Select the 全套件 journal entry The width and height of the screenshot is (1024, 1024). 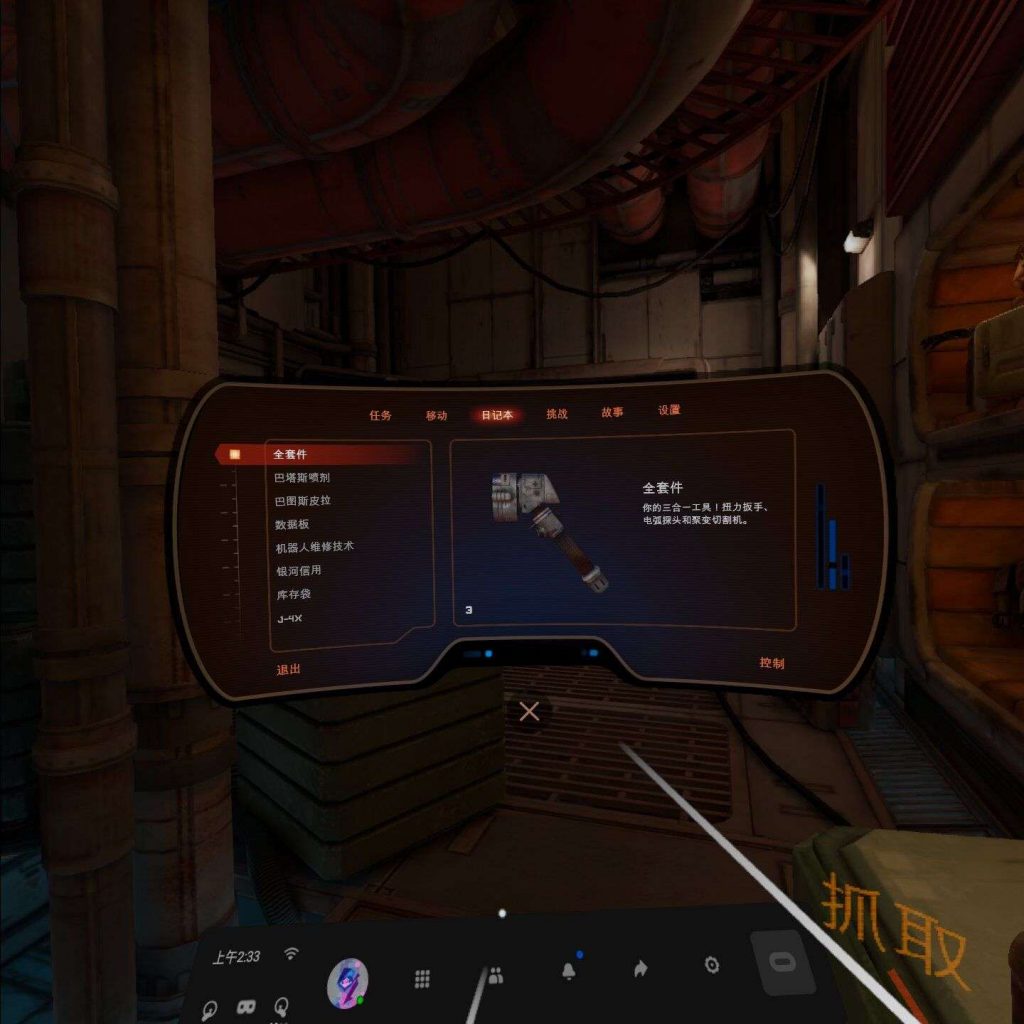click(x=290, y=454)
